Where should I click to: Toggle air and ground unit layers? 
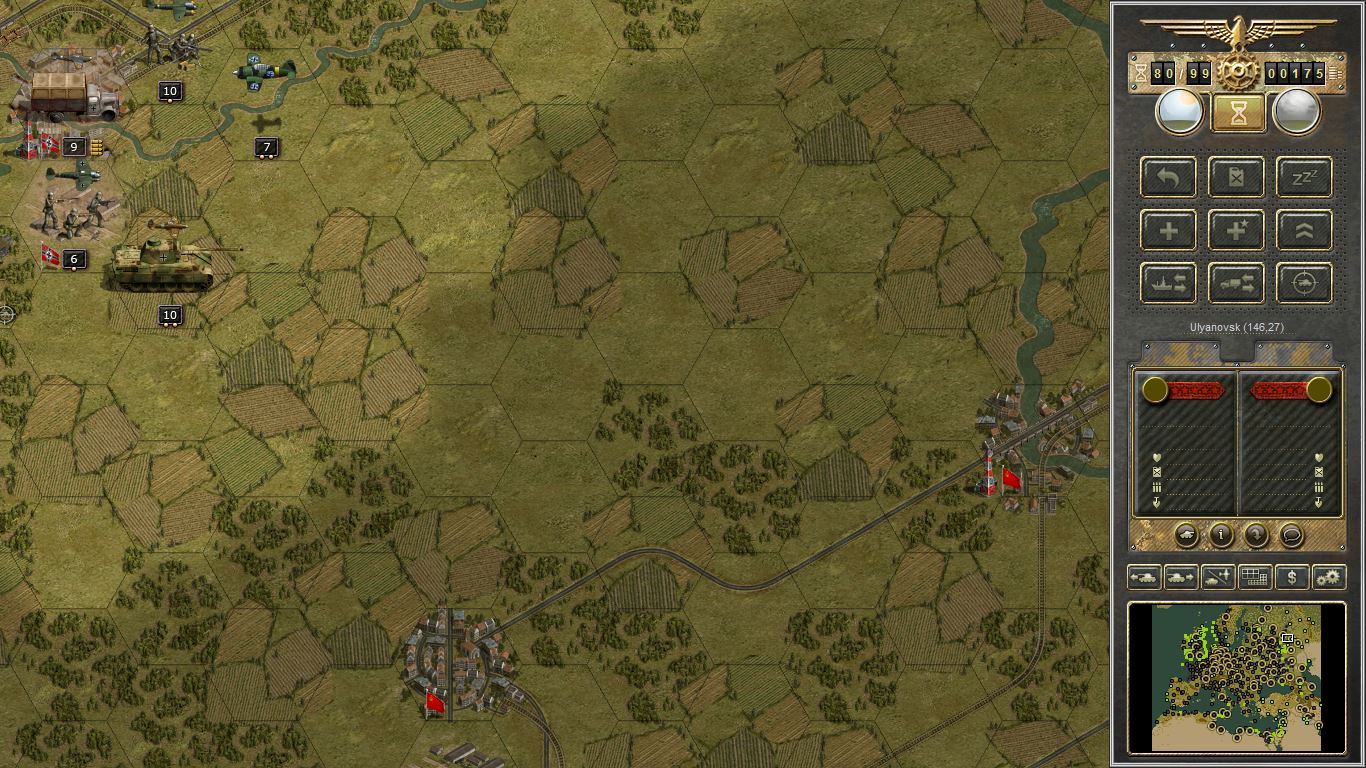point(1217,577)
